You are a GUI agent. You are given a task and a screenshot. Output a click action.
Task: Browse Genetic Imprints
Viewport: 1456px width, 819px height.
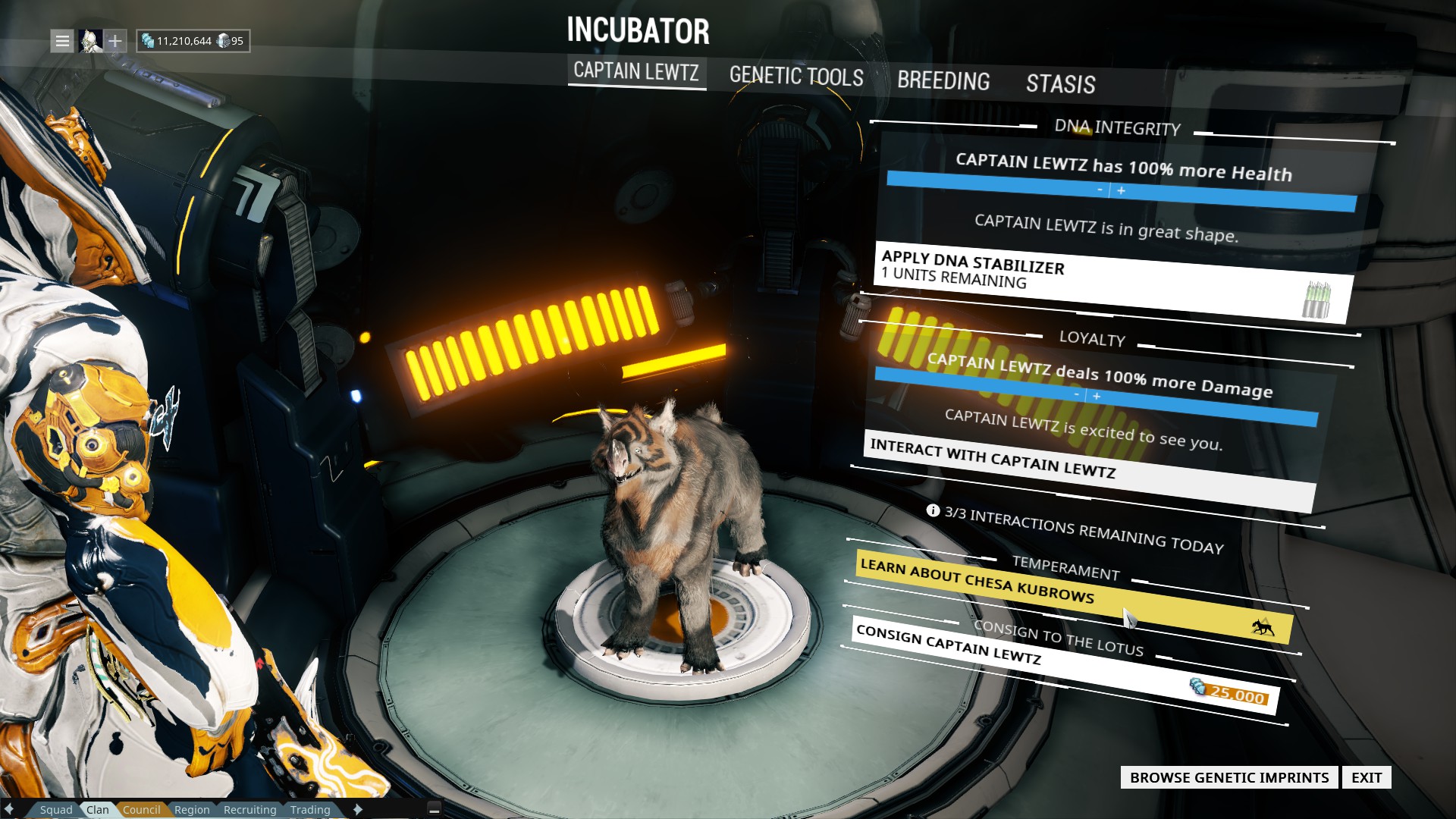(1228, 777)
